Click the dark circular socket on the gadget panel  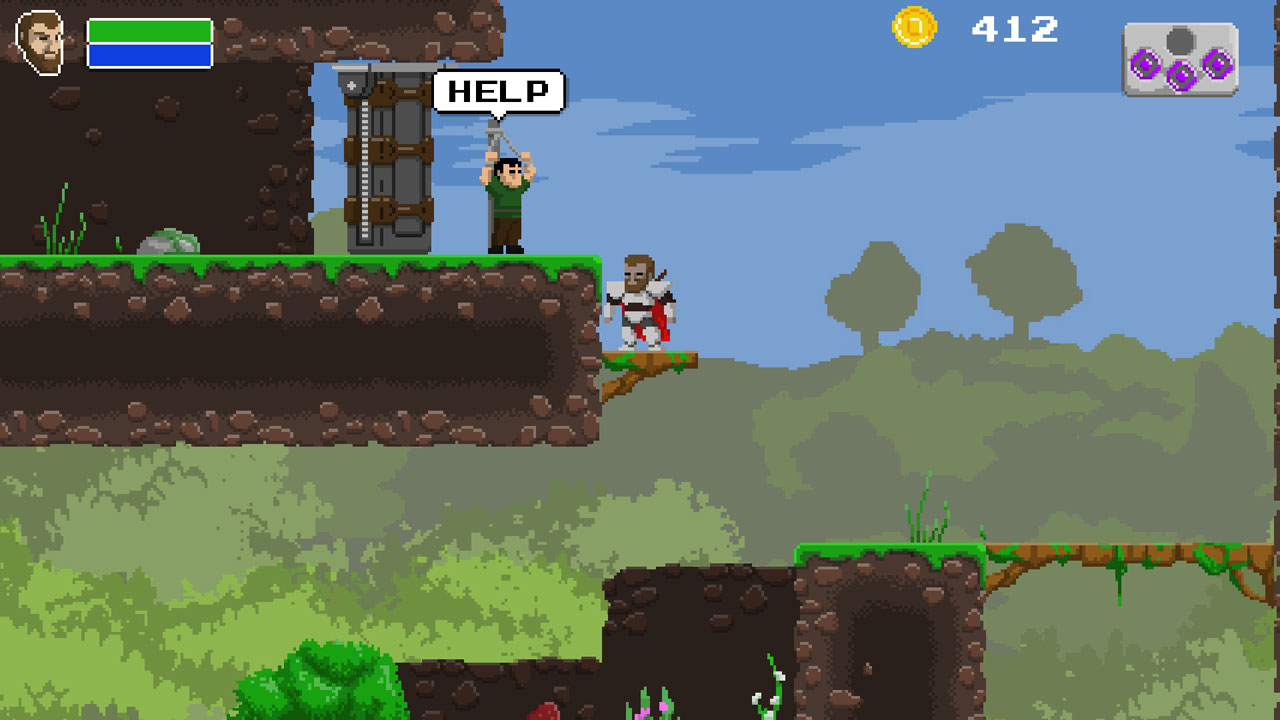pos(1180,40)
